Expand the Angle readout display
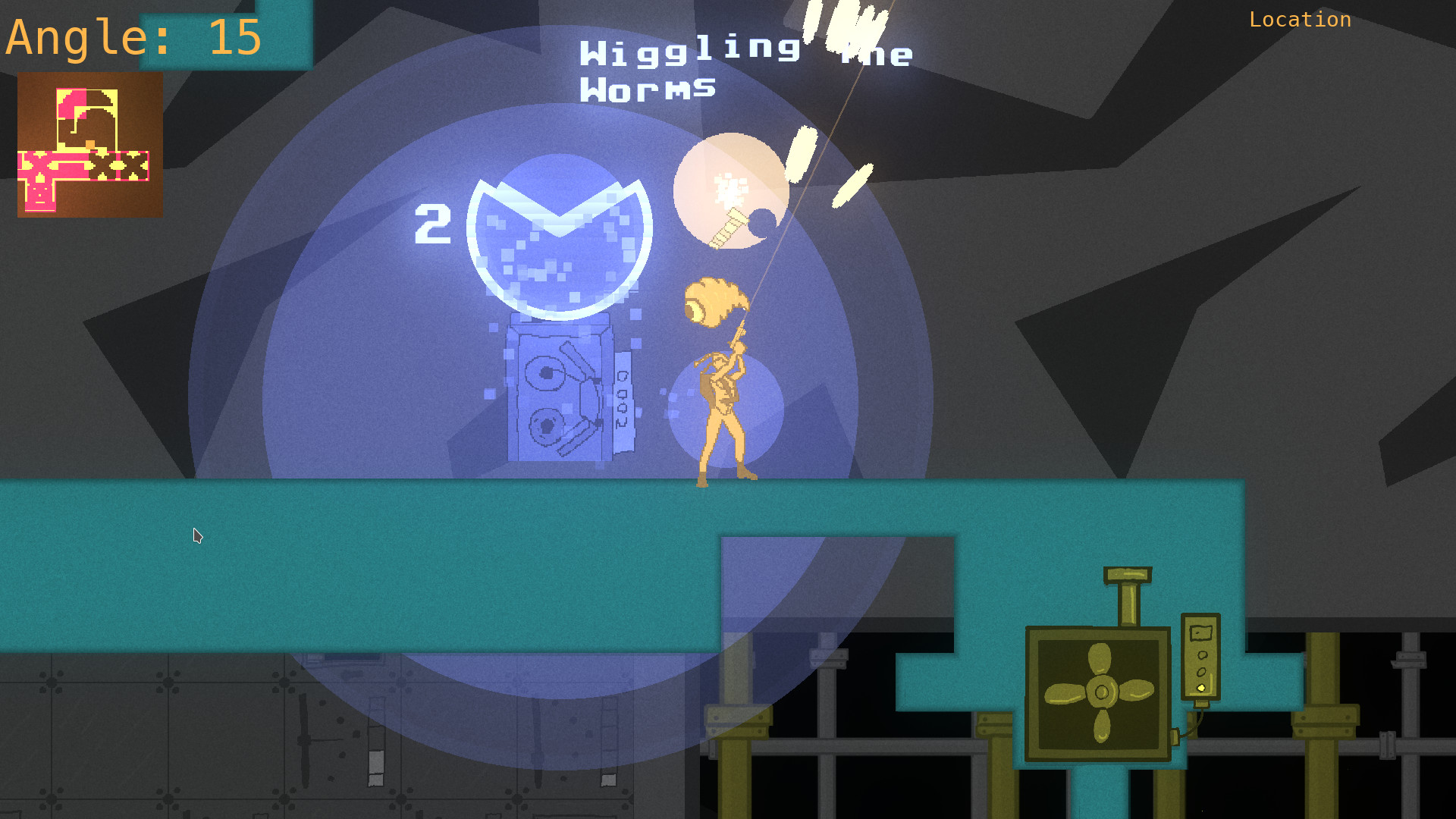Viewport: 1456px width, 819px height. pos(133,38)
